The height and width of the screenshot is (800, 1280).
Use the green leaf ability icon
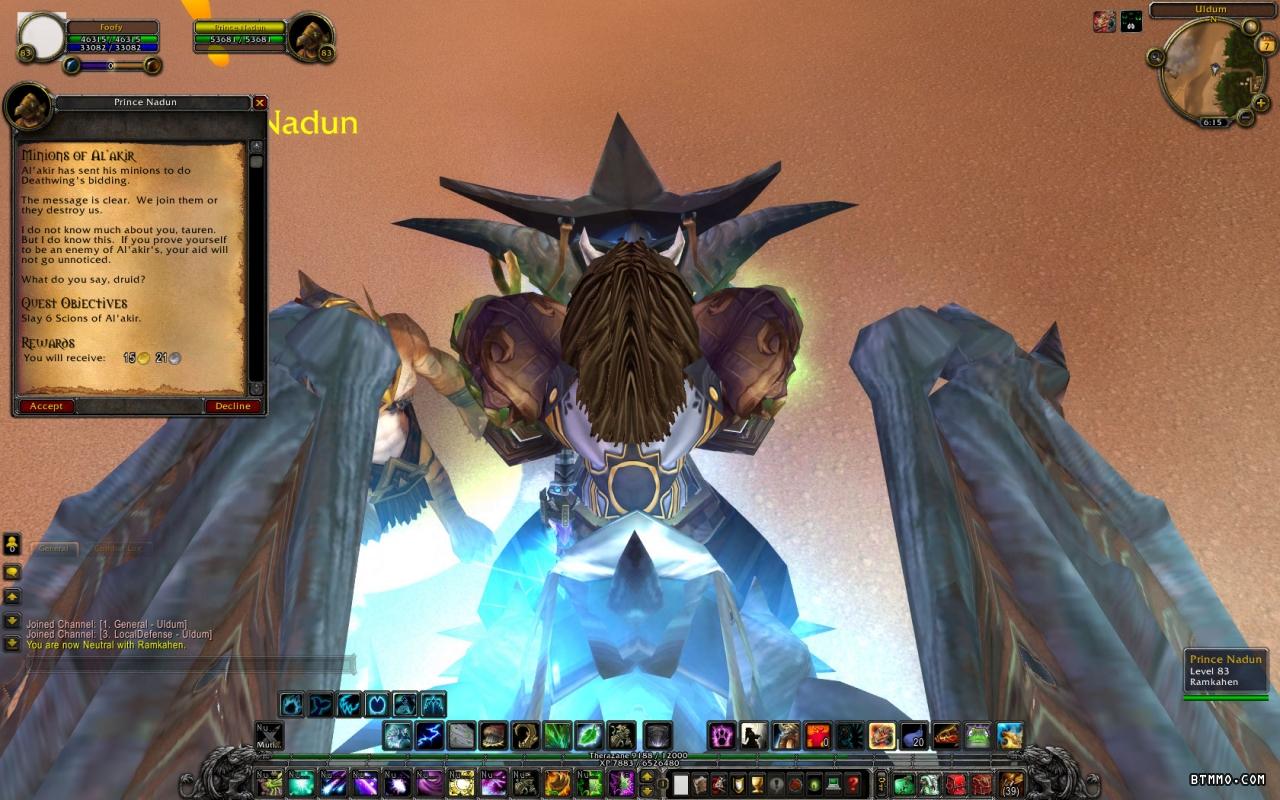[590, 736]
